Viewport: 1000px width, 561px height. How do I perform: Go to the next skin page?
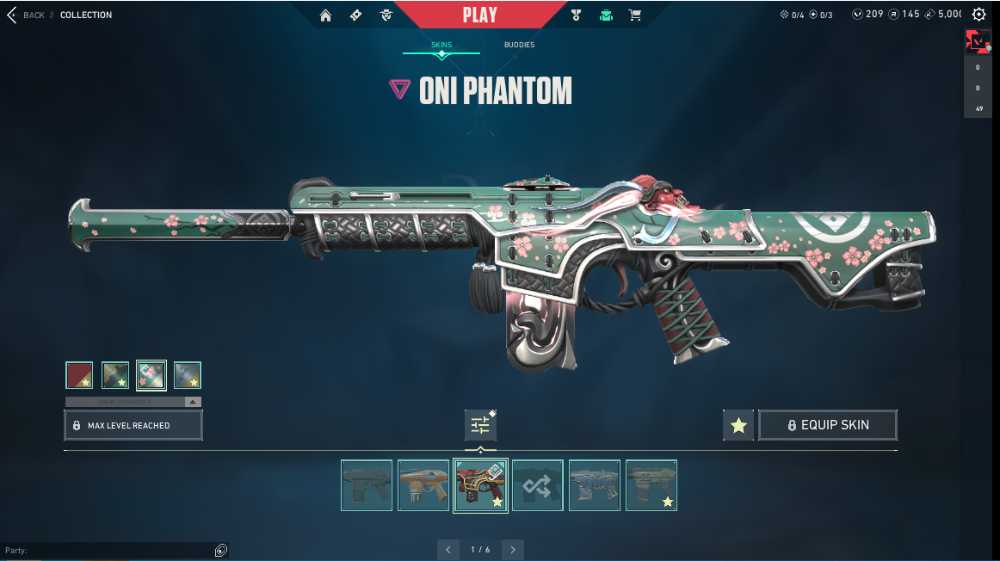click(513, 549)
